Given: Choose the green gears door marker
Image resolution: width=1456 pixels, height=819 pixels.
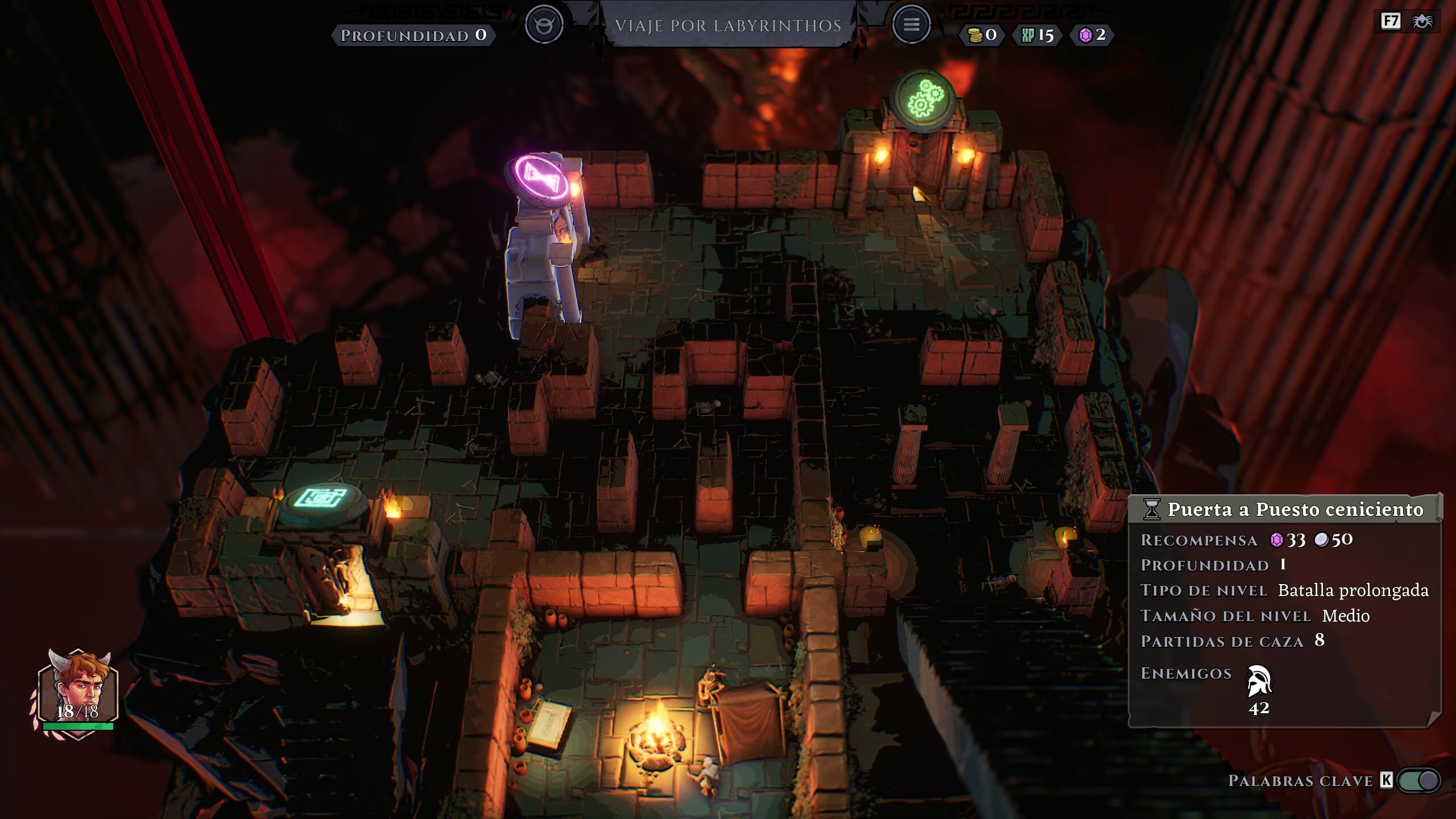Looking at the screenshot, I should pos(923,98).
